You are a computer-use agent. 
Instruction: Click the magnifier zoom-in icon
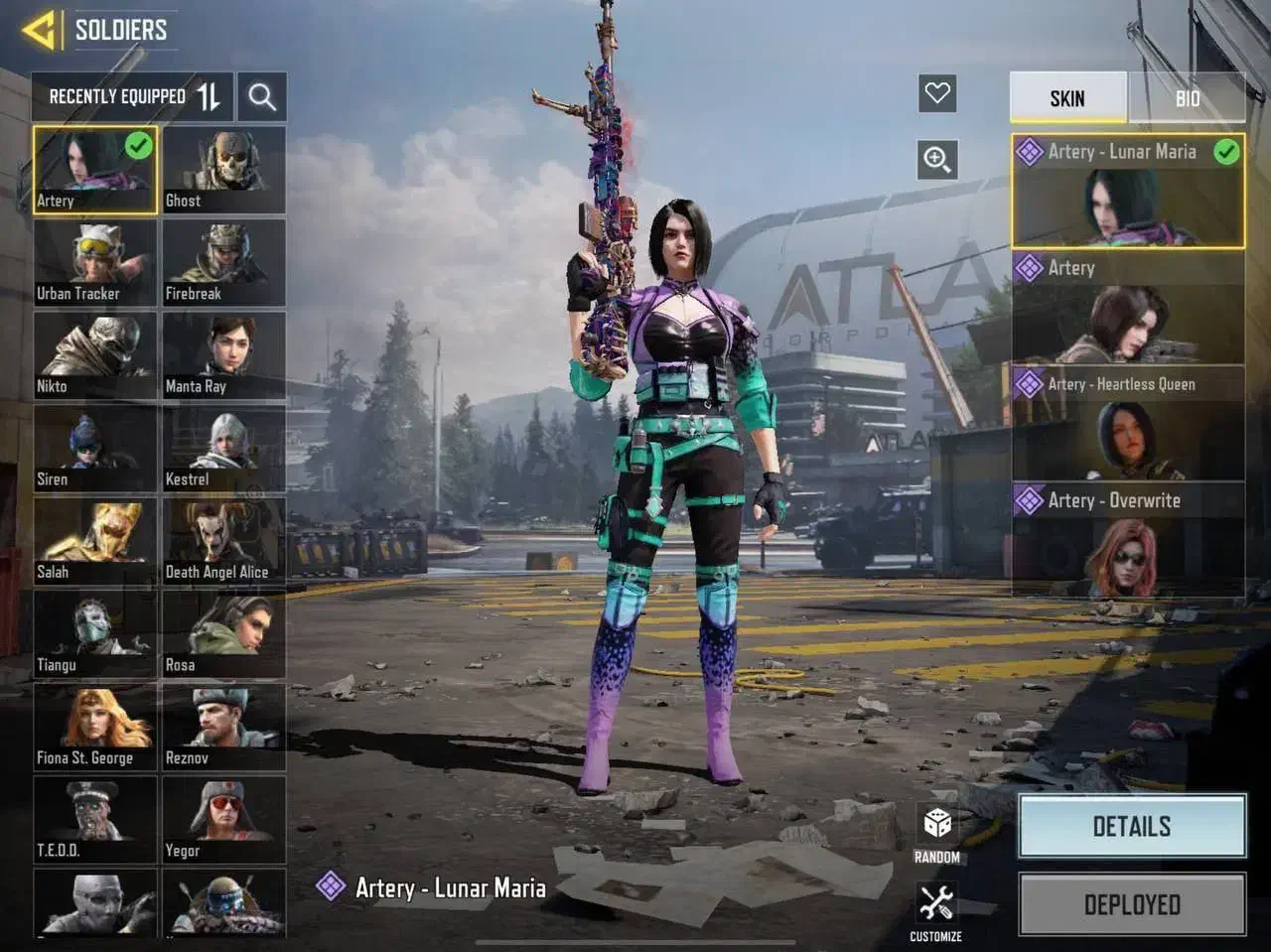(937, 159)
